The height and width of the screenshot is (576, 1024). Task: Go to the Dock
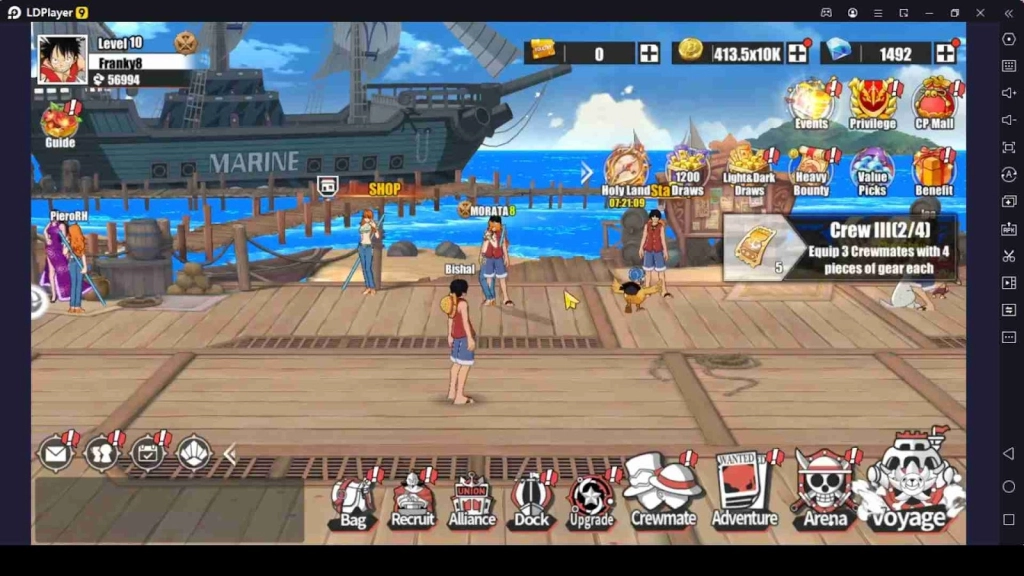pos(532,498)
